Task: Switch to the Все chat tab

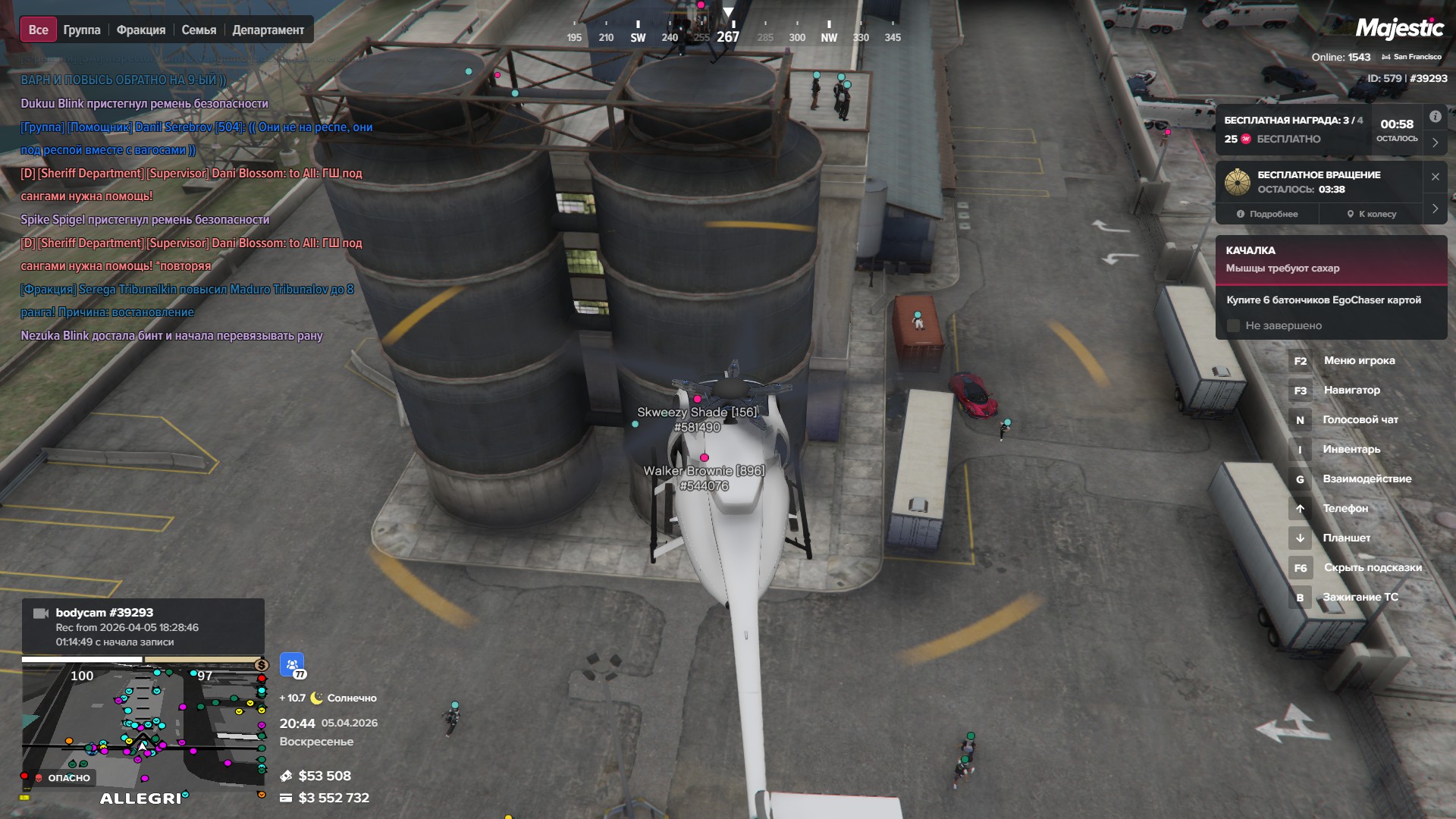Action: 38,30
